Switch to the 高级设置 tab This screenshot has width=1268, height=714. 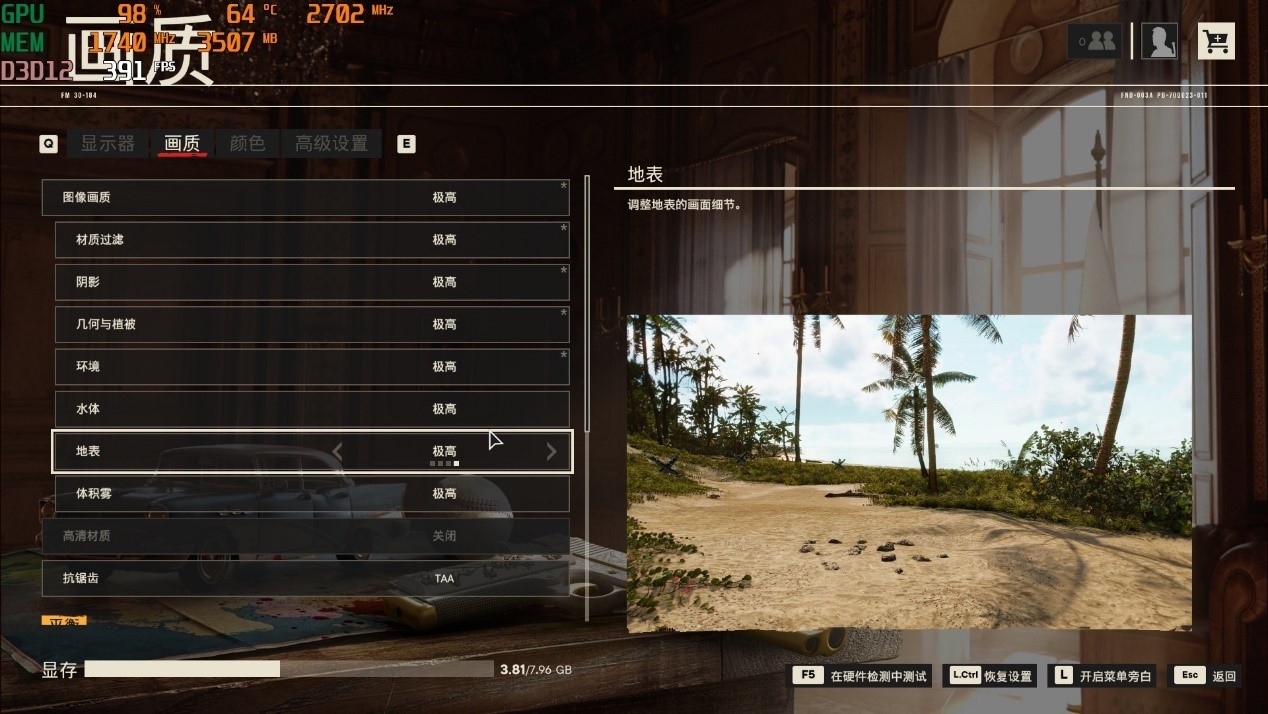point(331,144)
